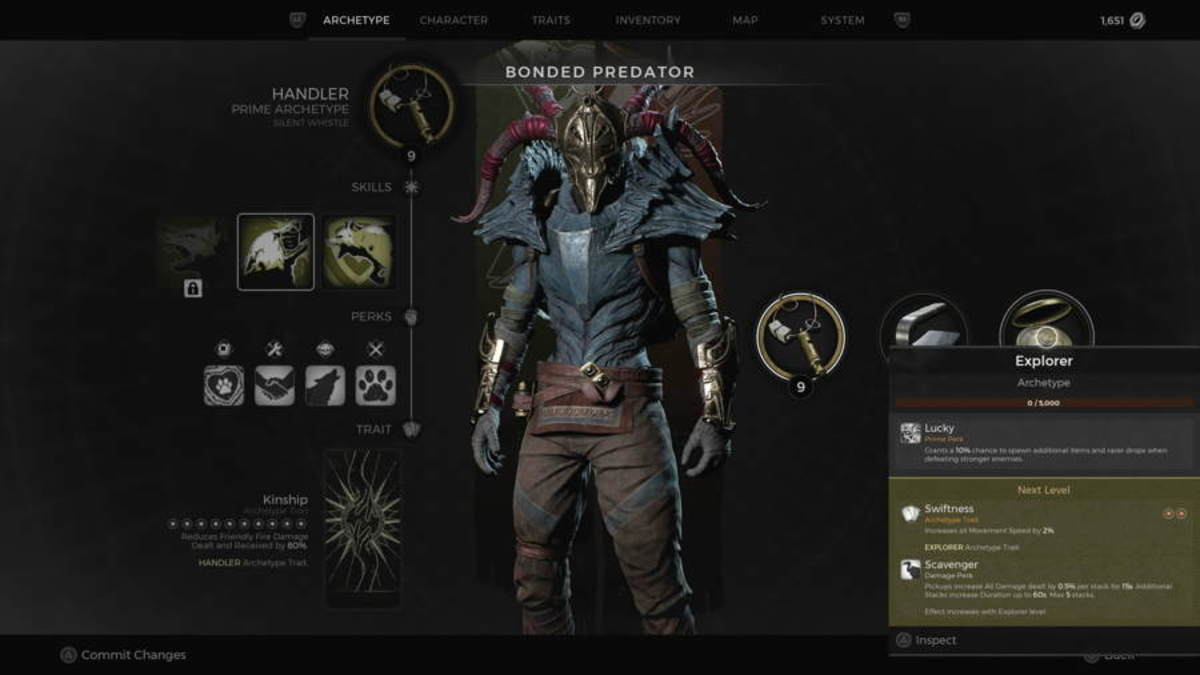
Task: Choose the locked Handler skill slot
Action: [x=193, y=253]
